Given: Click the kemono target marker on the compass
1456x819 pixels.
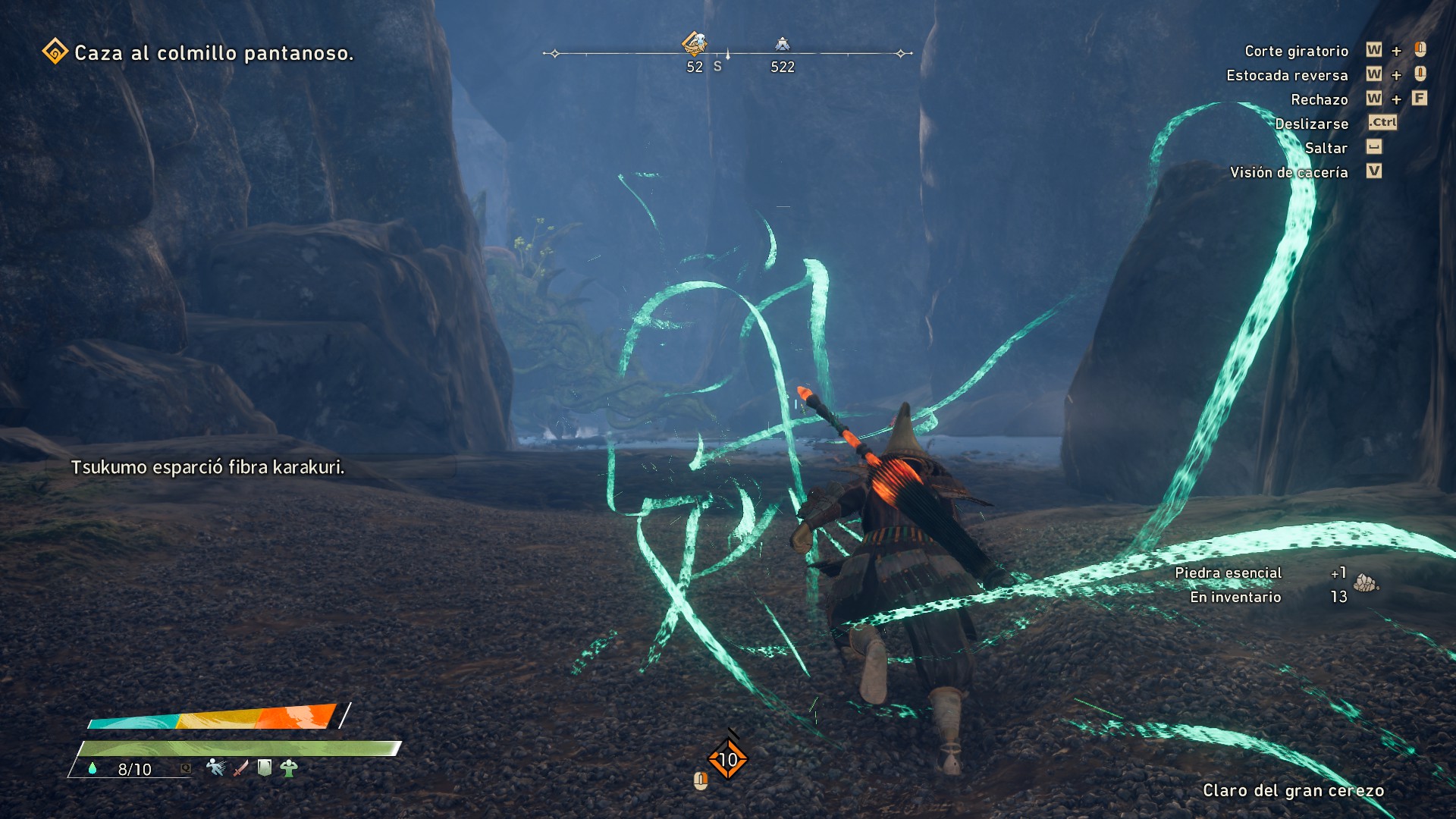Looking at the screenshot, I should click(x=694, y=43).
